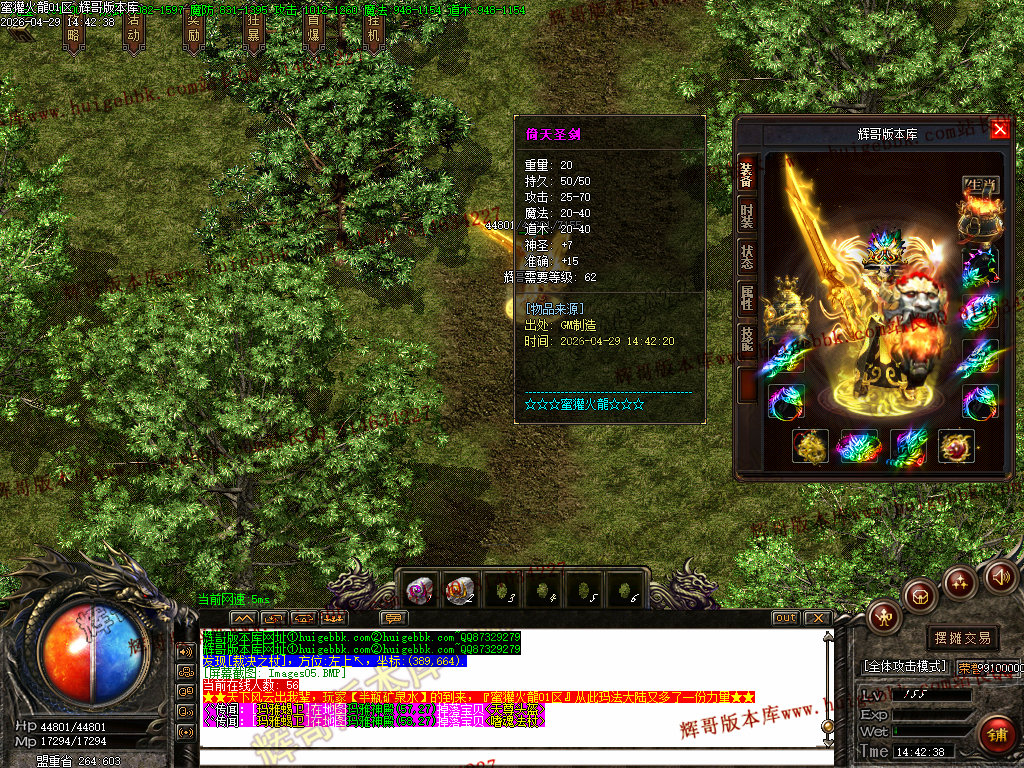Viewport: 1024px width, 768px height.
Task: Select the golden amulet equipment slot
Action: [x=811, y=447]
